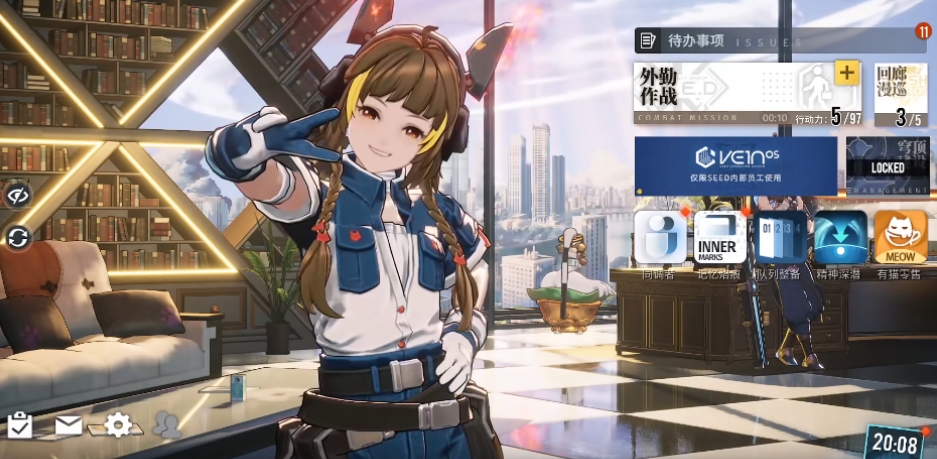Open the 有猫零售 MEOW shop

[x=900, y=240]
